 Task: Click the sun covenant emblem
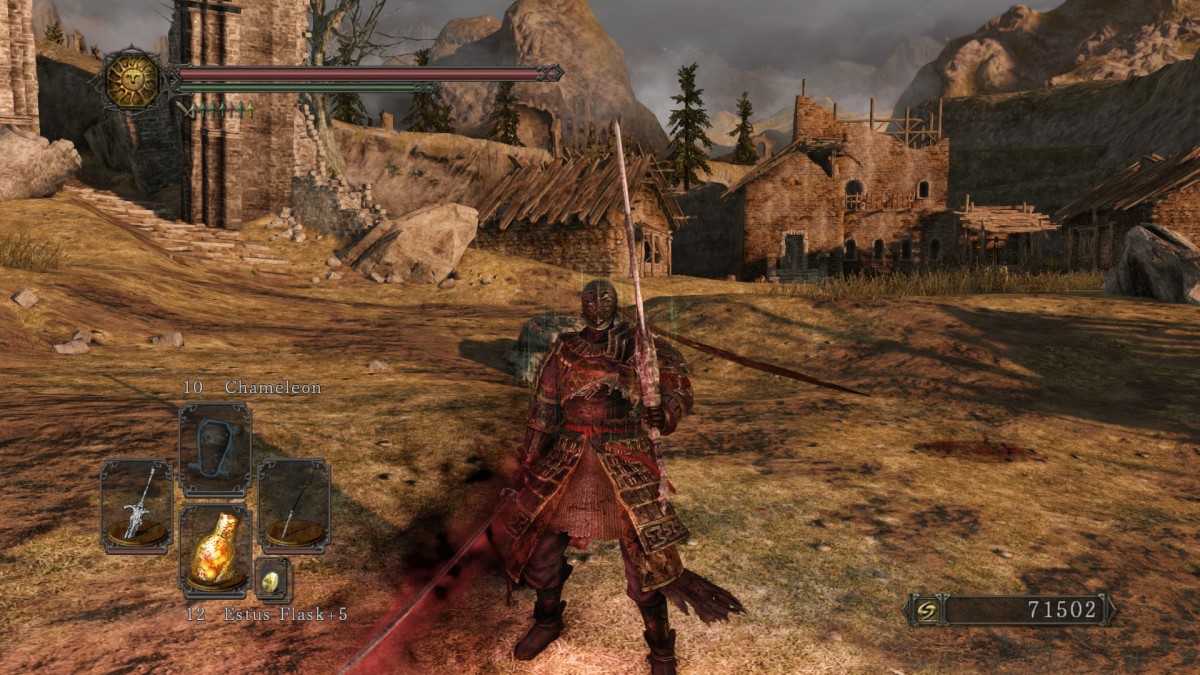coord(132,80)
